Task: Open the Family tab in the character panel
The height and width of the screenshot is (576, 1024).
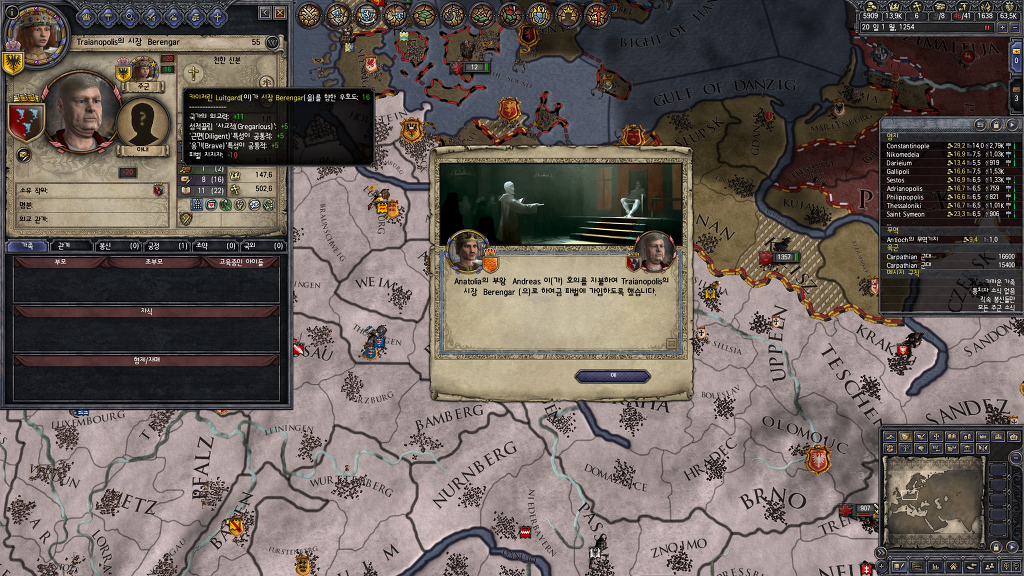Action: 28,245
